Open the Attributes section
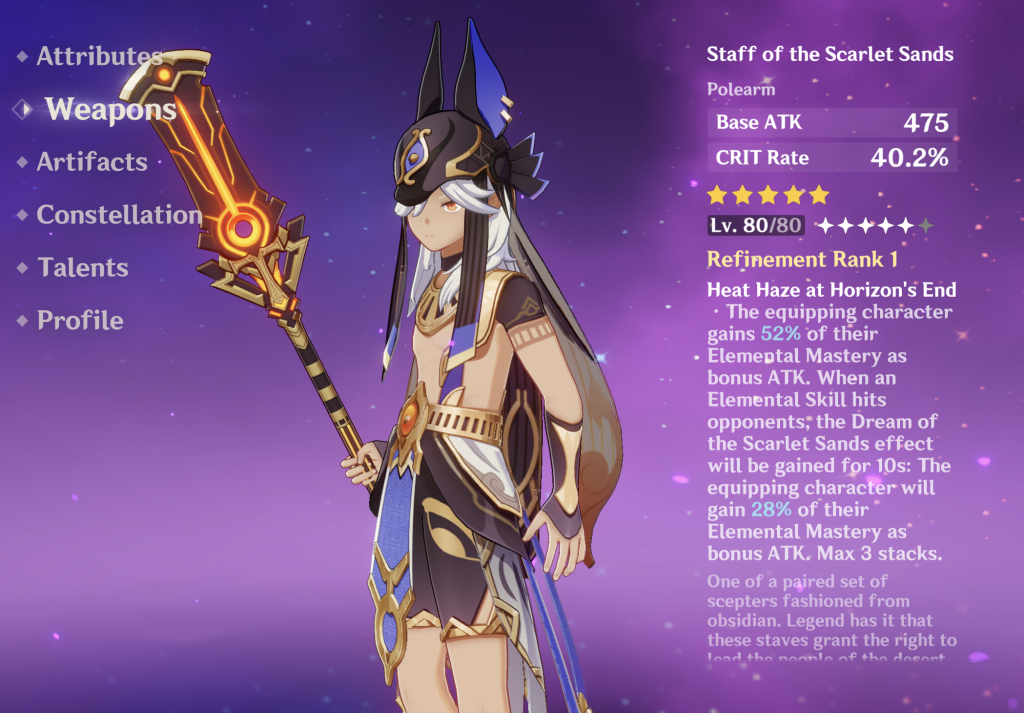 click(98, 57)
